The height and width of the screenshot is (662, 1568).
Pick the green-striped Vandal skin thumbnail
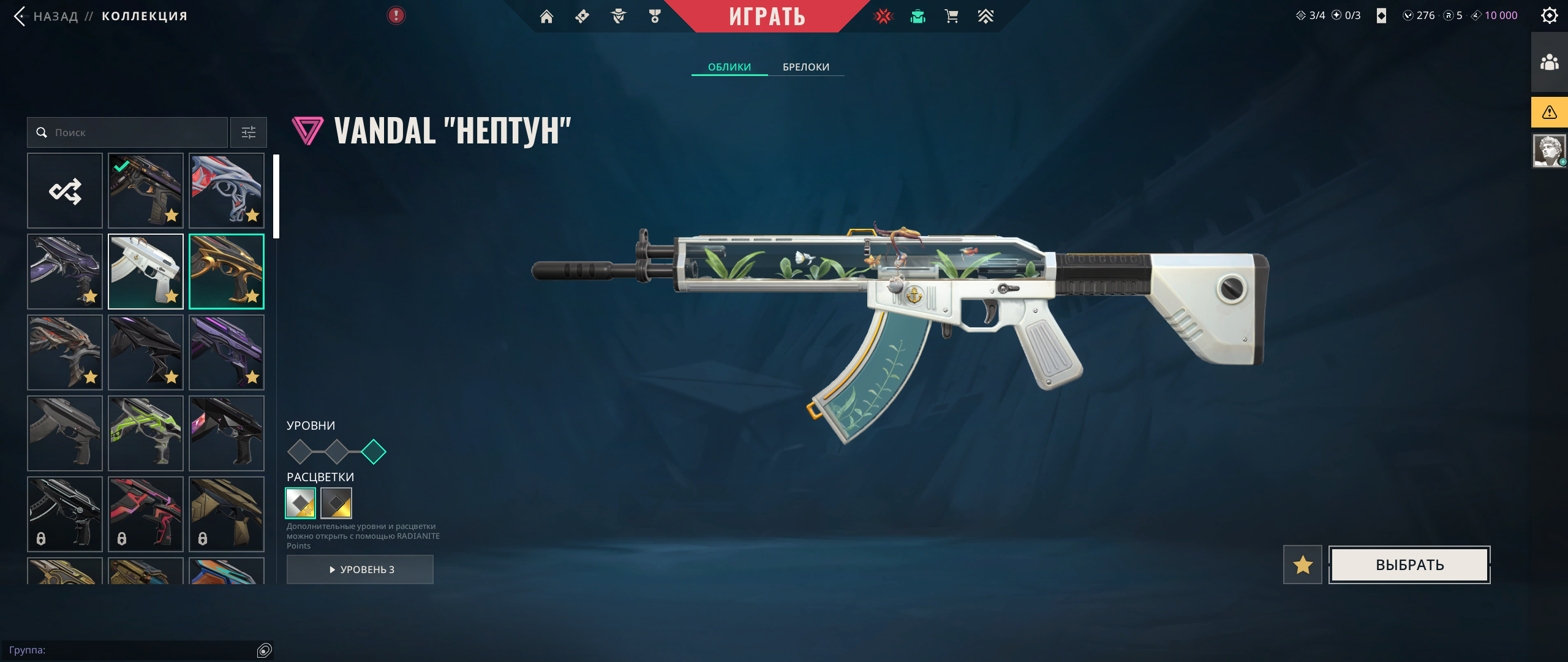pos(146,433)
